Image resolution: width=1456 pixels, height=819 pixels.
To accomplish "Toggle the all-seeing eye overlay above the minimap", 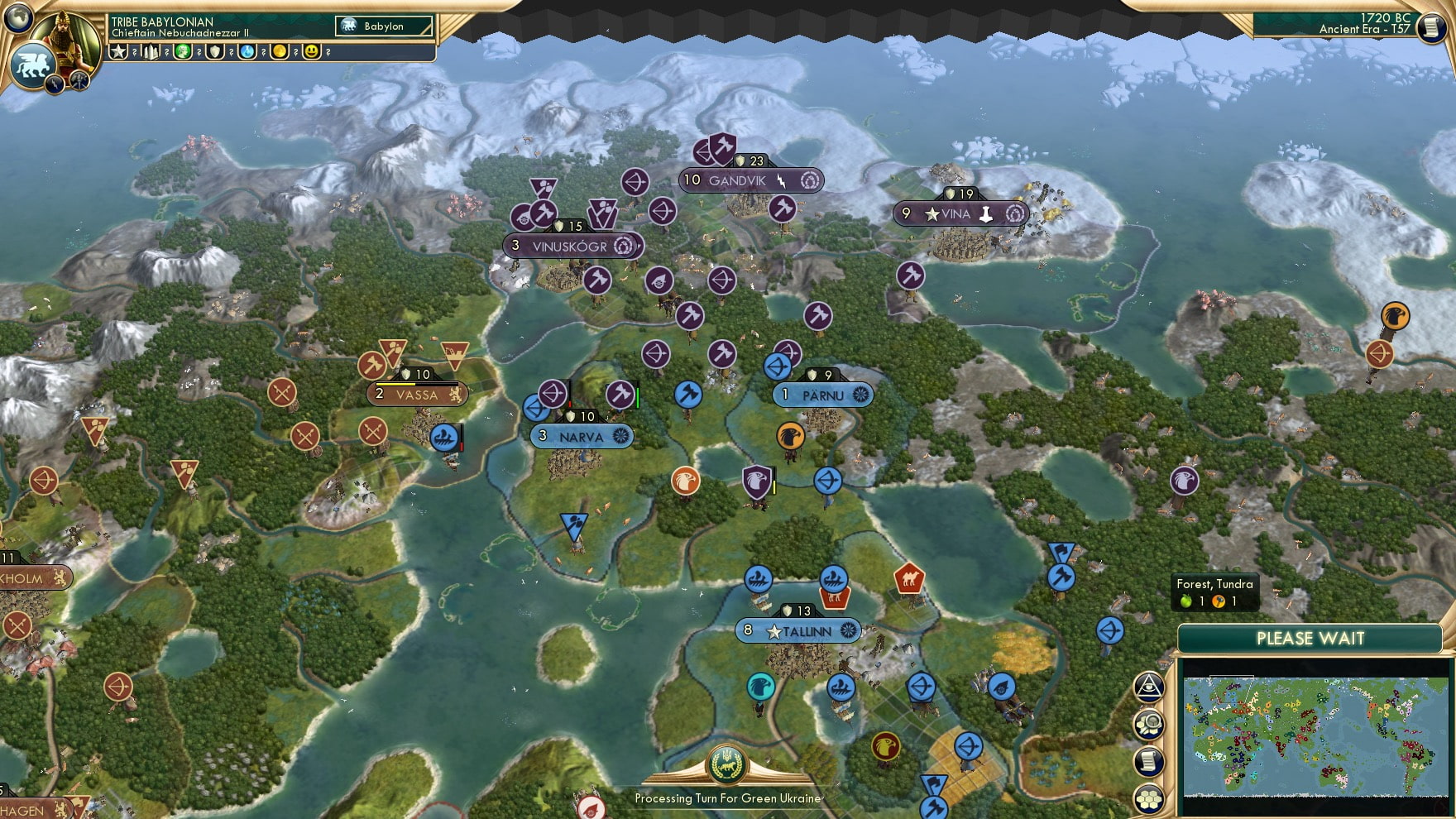I will click(x=1148, y=686).
